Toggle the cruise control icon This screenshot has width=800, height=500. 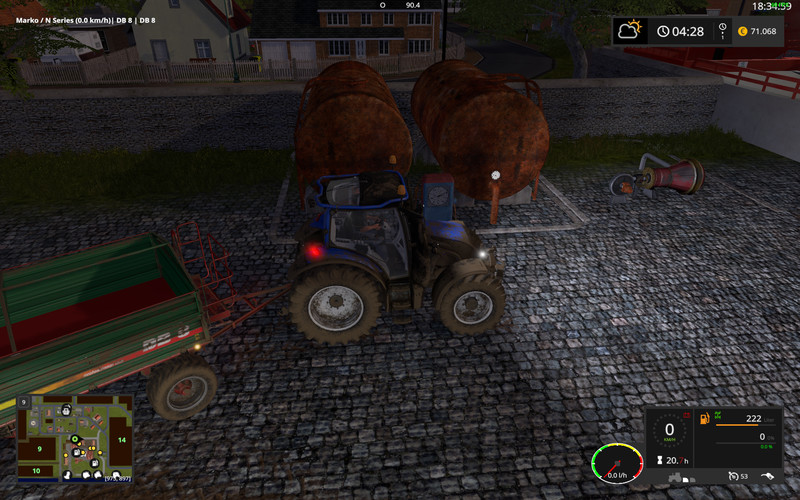pyautogui.click(x=734, y=474)
